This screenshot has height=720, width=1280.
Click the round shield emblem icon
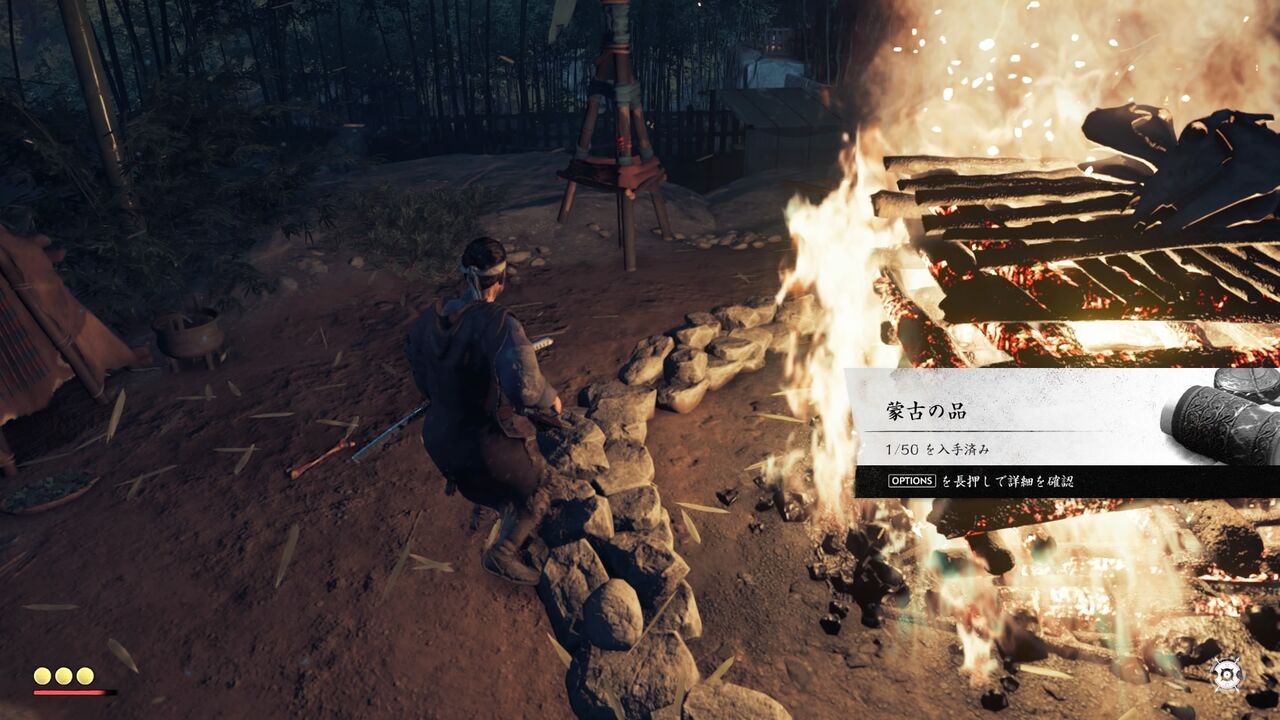[x=1226, y=673]
